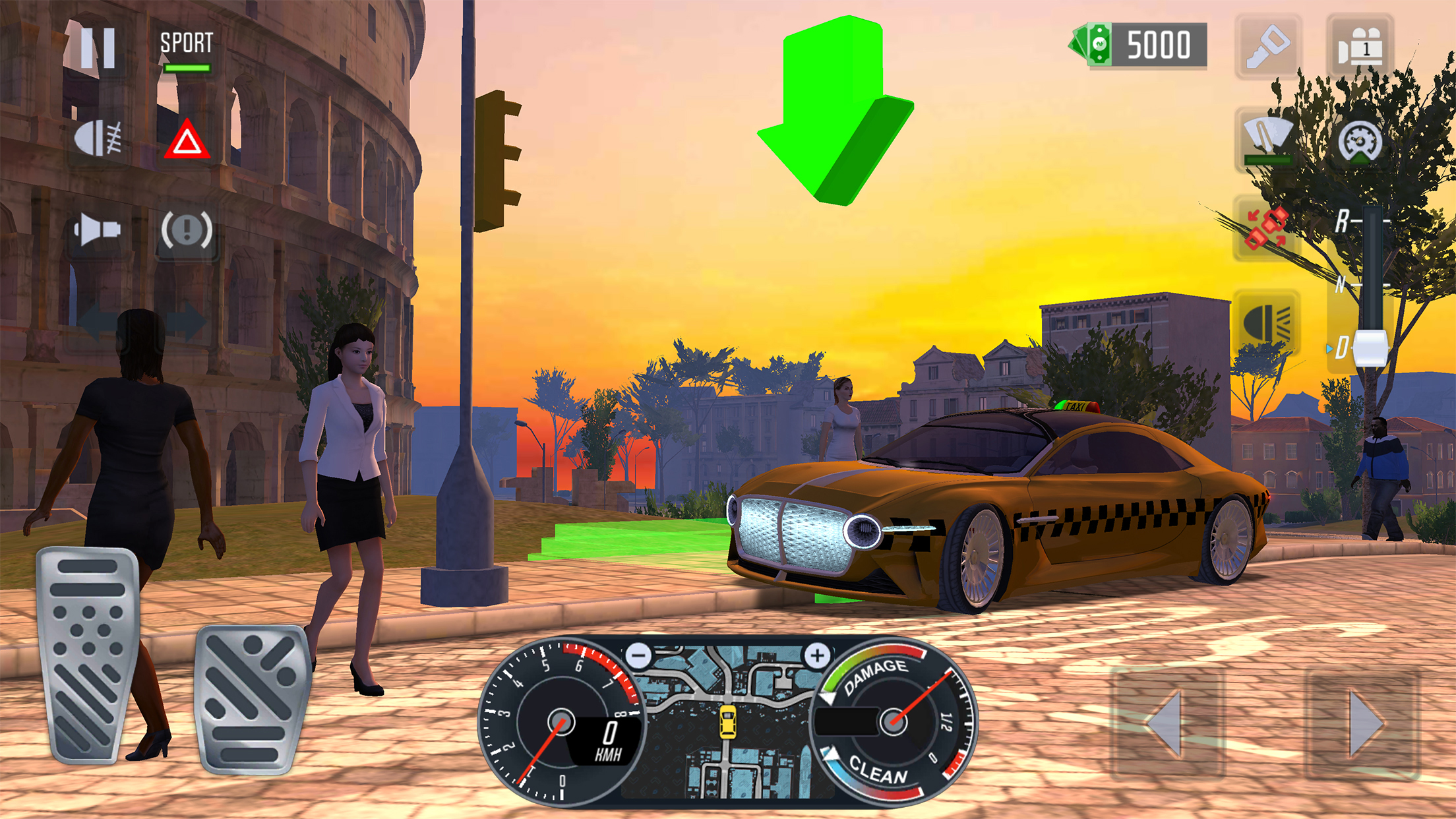The width and height of the screenshot is (1456, 819).
Task: Hit the accelerator pedal
Action: coord(253,699)
